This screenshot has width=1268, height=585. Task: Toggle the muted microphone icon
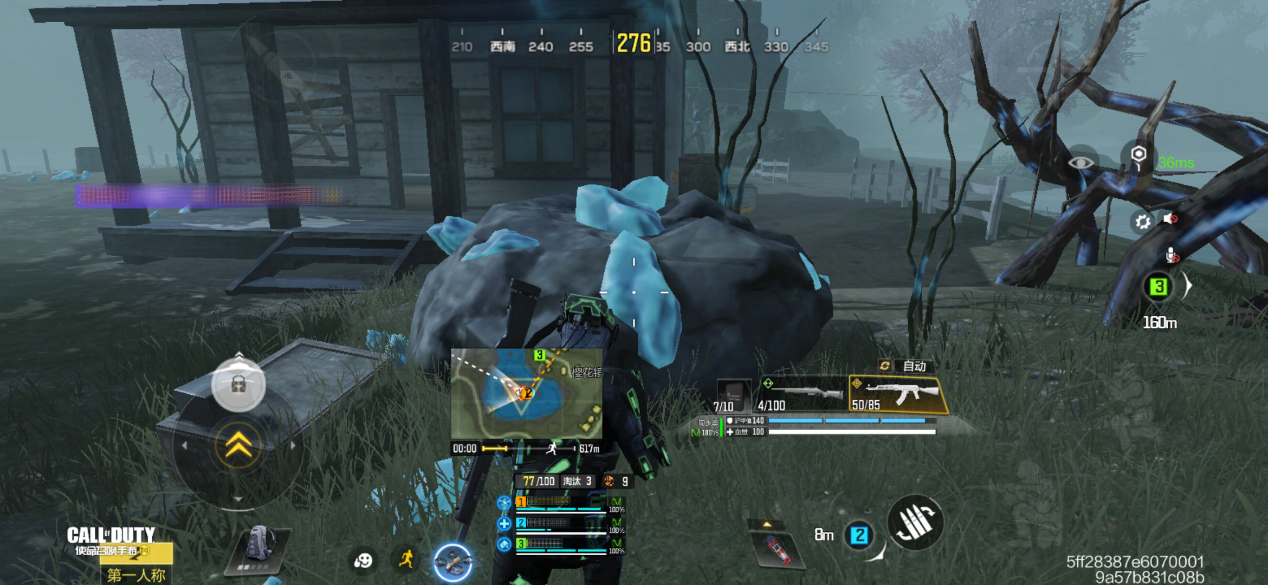point(1173,256)
